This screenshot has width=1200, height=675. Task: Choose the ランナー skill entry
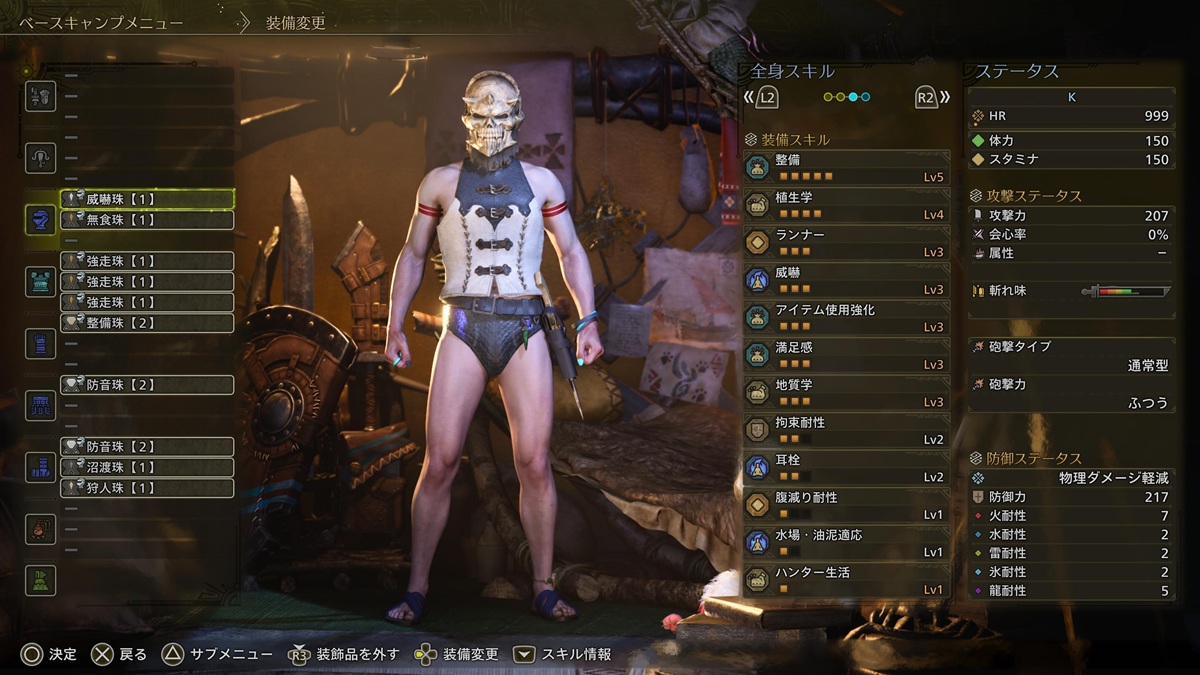(x=846, y=242)
